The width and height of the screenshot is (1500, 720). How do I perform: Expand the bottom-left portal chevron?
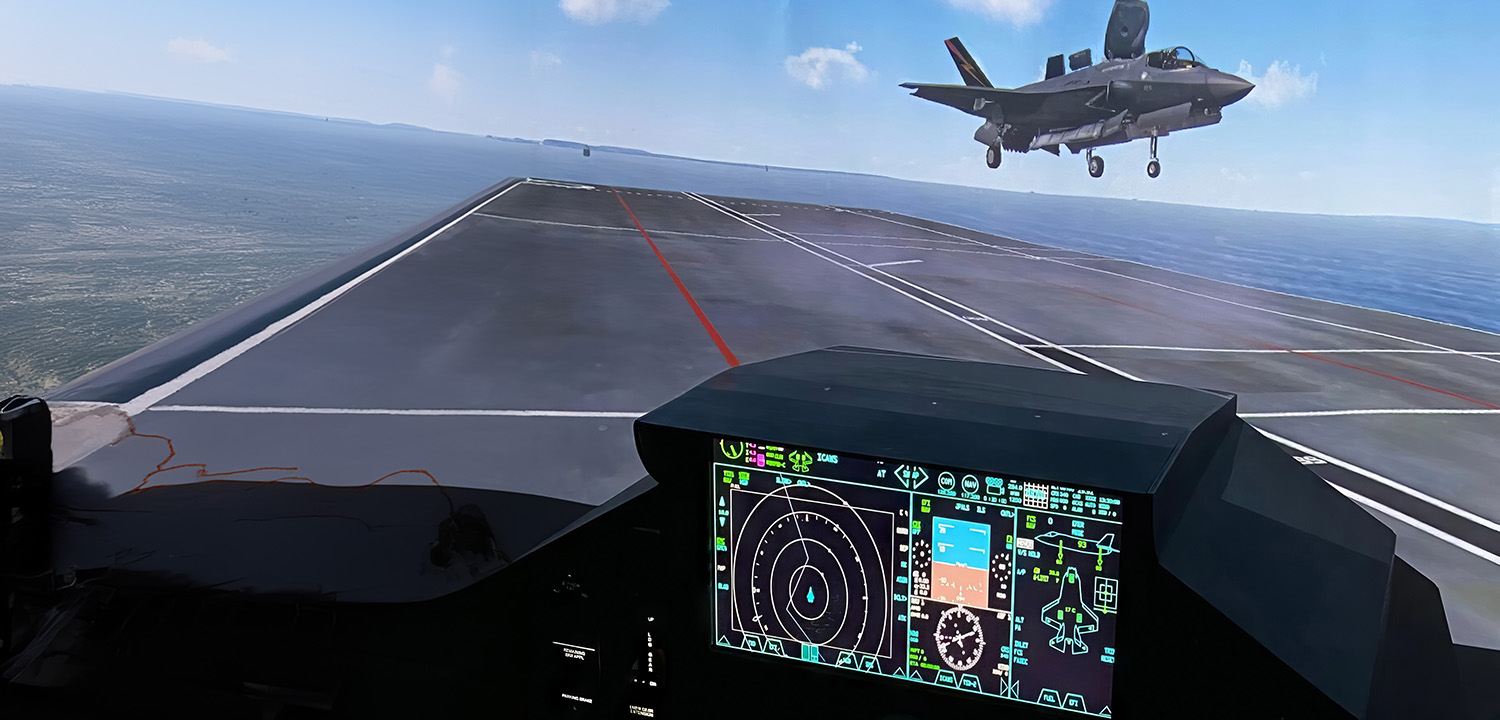(723, 641)
